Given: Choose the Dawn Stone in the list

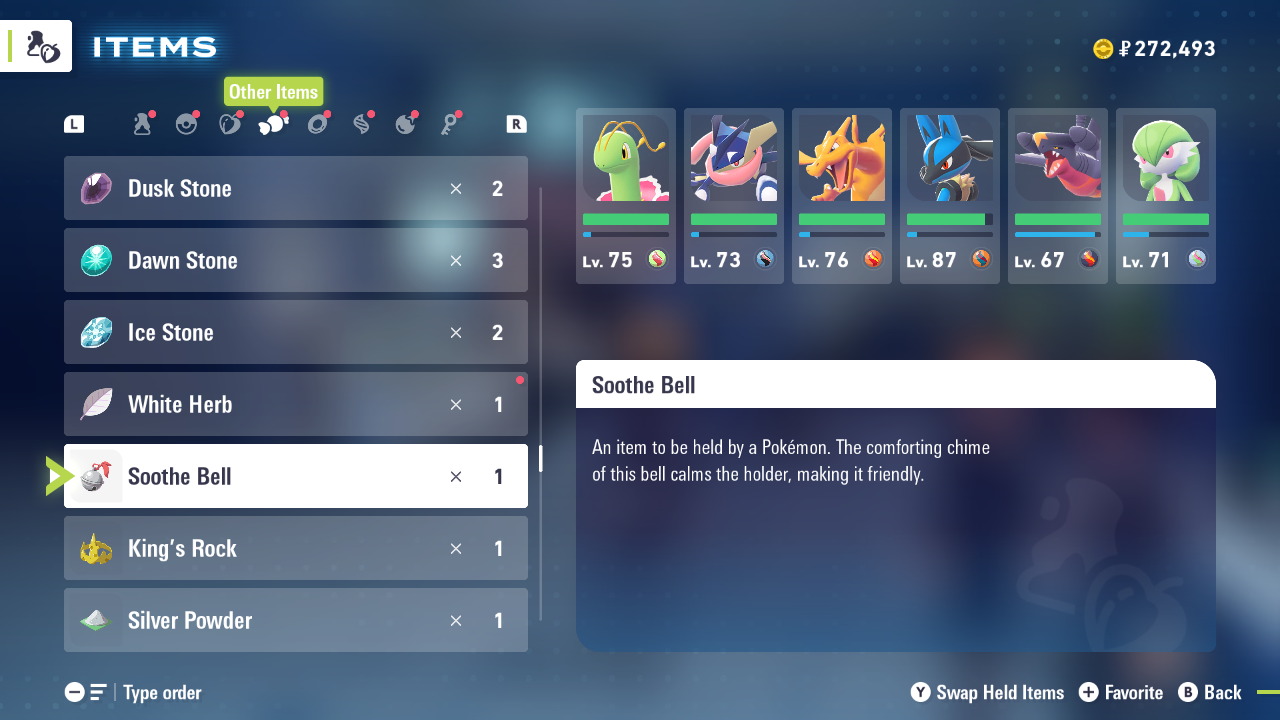Looking at the screenshot, I should pyautogui.click(x=295, y=260).
